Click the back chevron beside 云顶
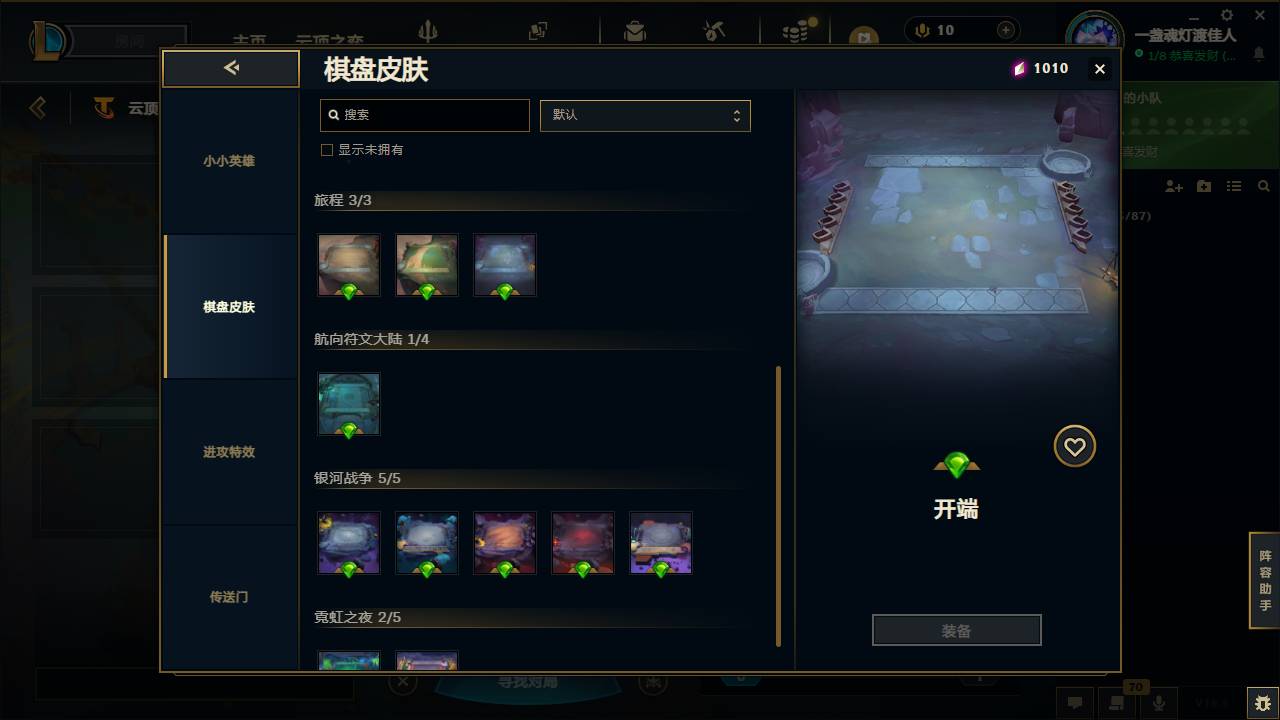 37,108
